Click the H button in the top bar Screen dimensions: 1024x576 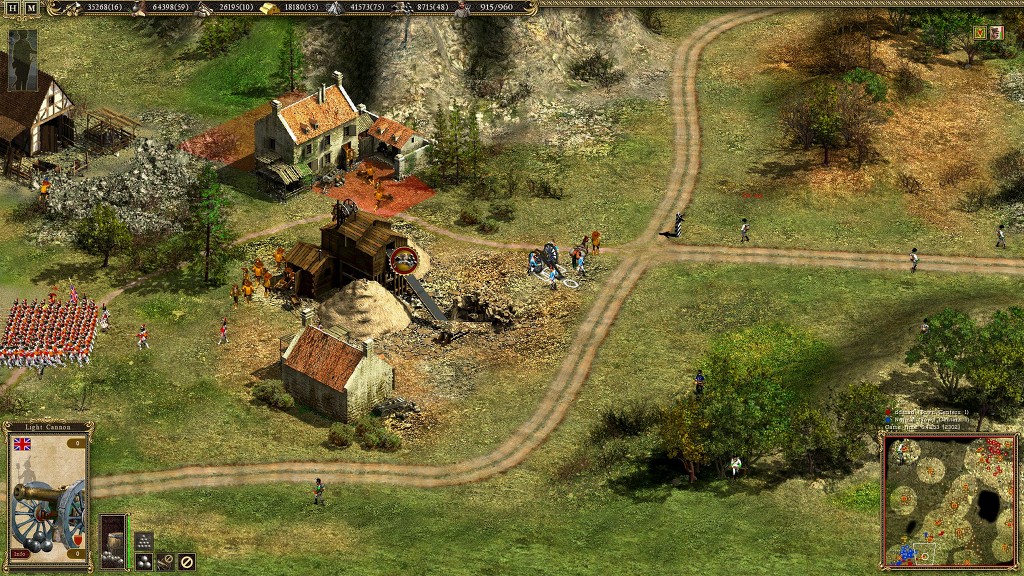tap(13, 8)
